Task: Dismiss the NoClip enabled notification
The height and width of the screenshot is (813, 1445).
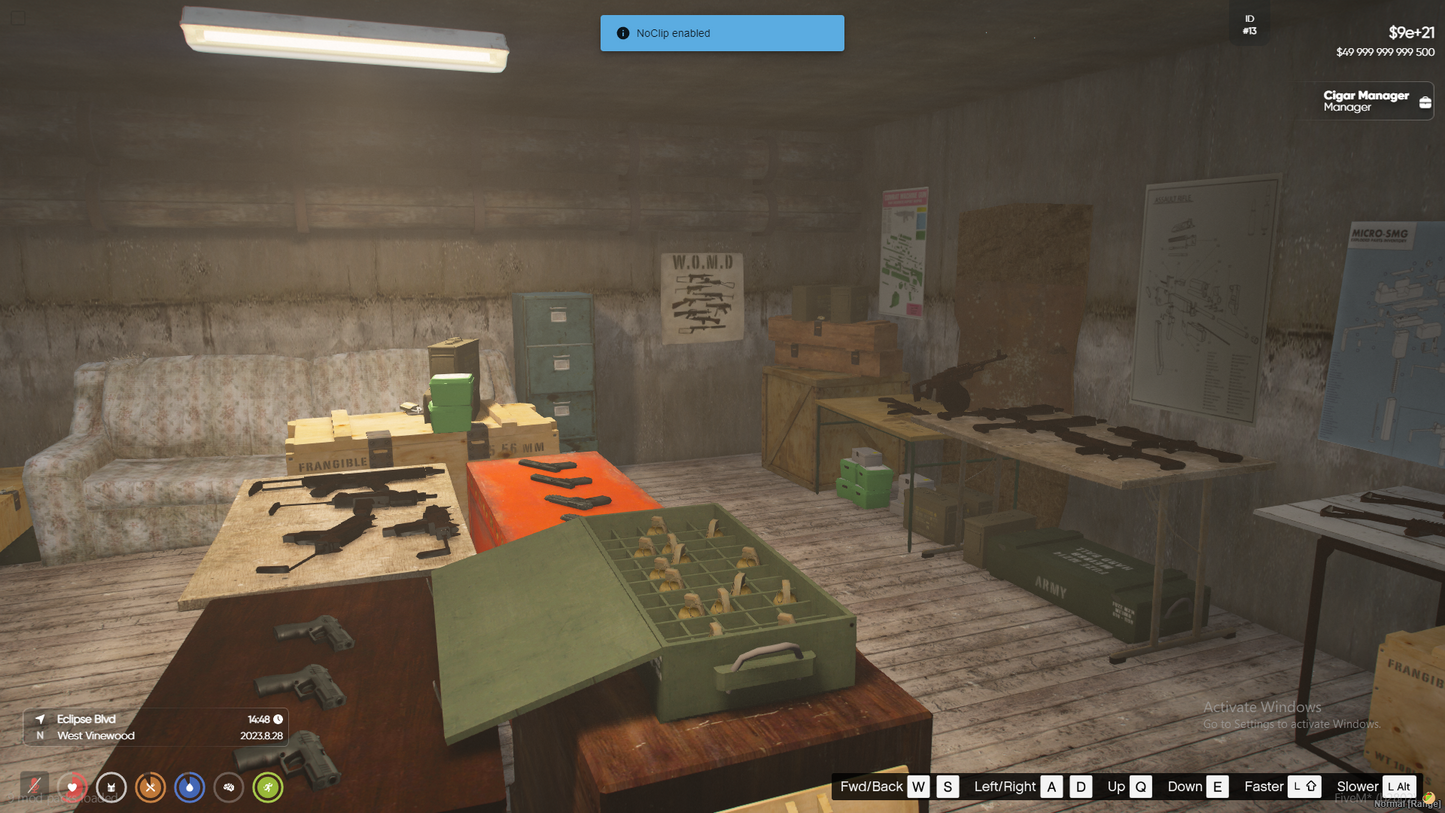Action: point(721,33)
